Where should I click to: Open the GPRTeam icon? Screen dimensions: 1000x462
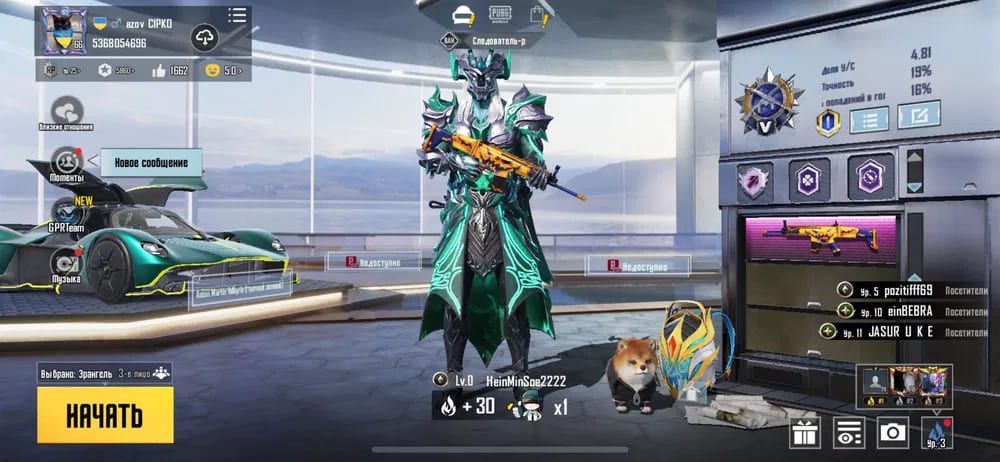pyautogui.click(x=67, y=212)
